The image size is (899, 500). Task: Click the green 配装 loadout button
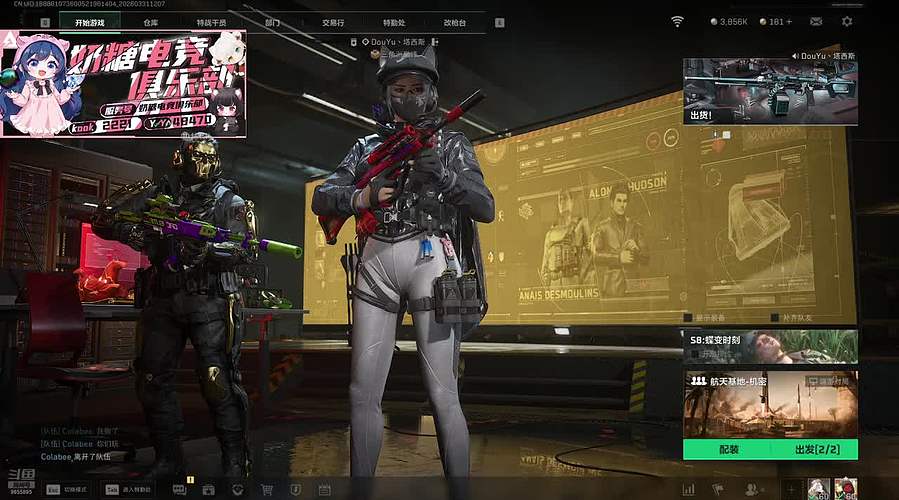point(729,450)
